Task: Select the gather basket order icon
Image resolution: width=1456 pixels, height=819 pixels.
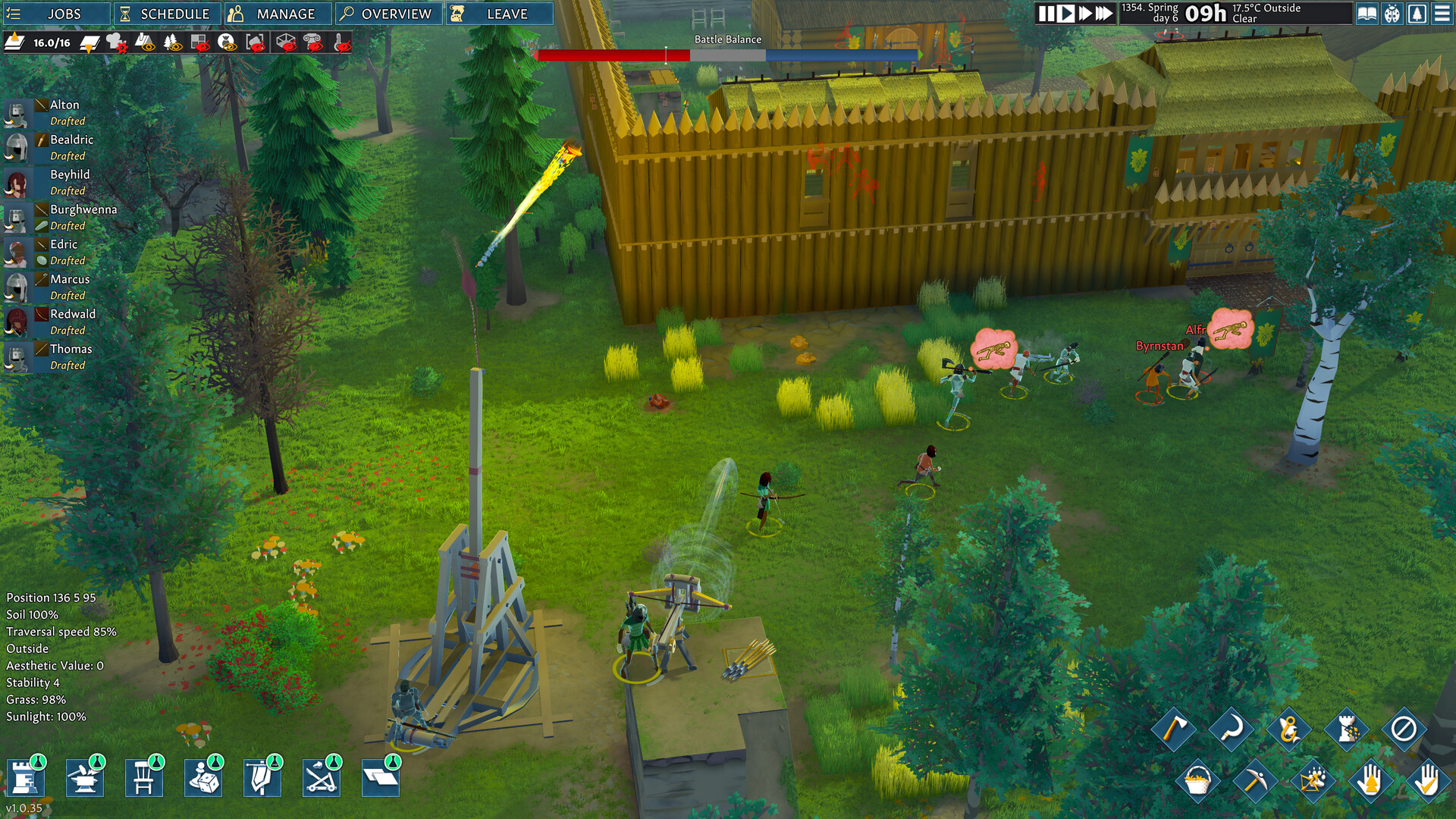Action: 1198,781
